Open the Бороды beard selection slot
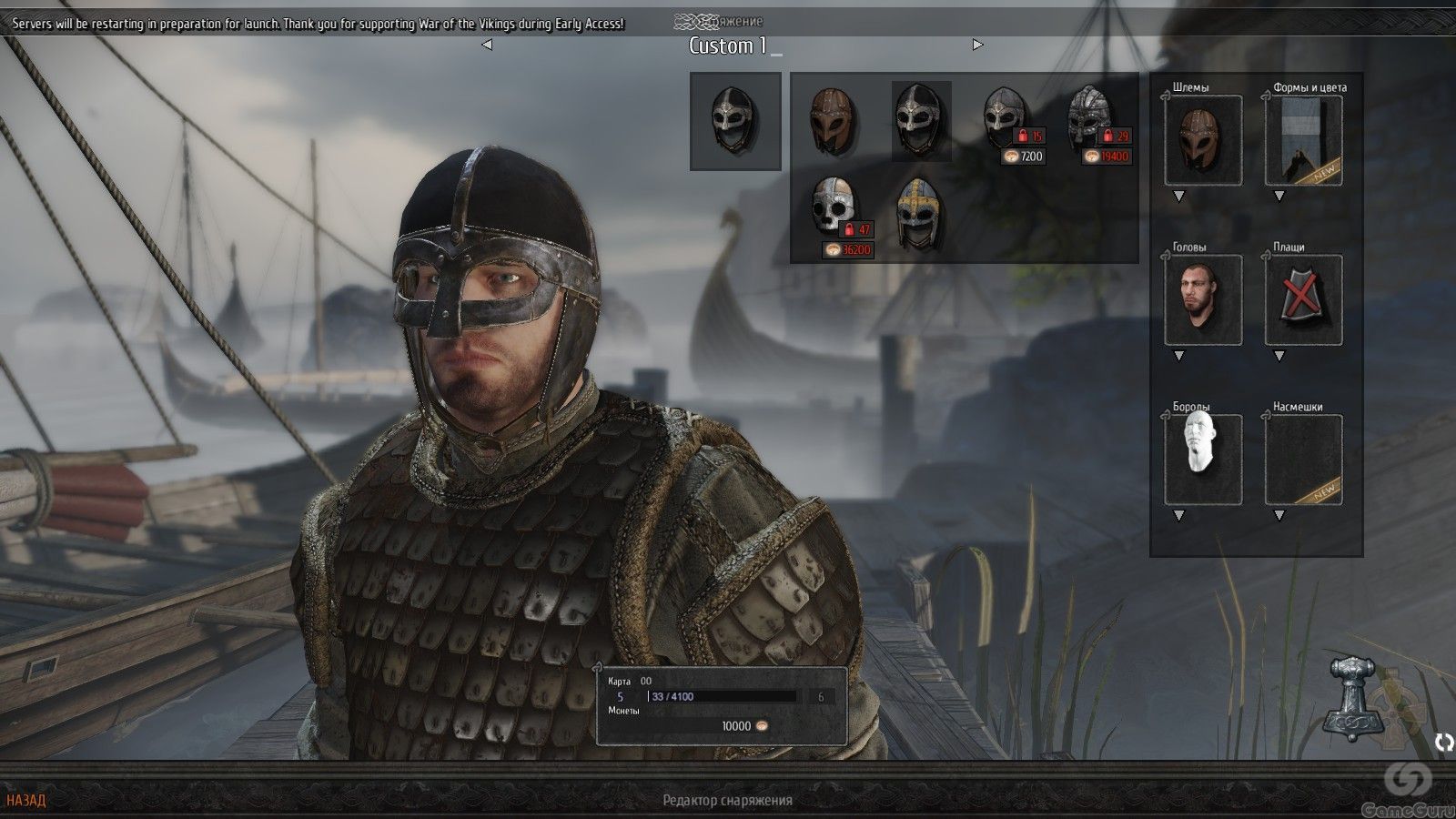The width and height of the screenshot is (1456, 819). click(1203, 460)
